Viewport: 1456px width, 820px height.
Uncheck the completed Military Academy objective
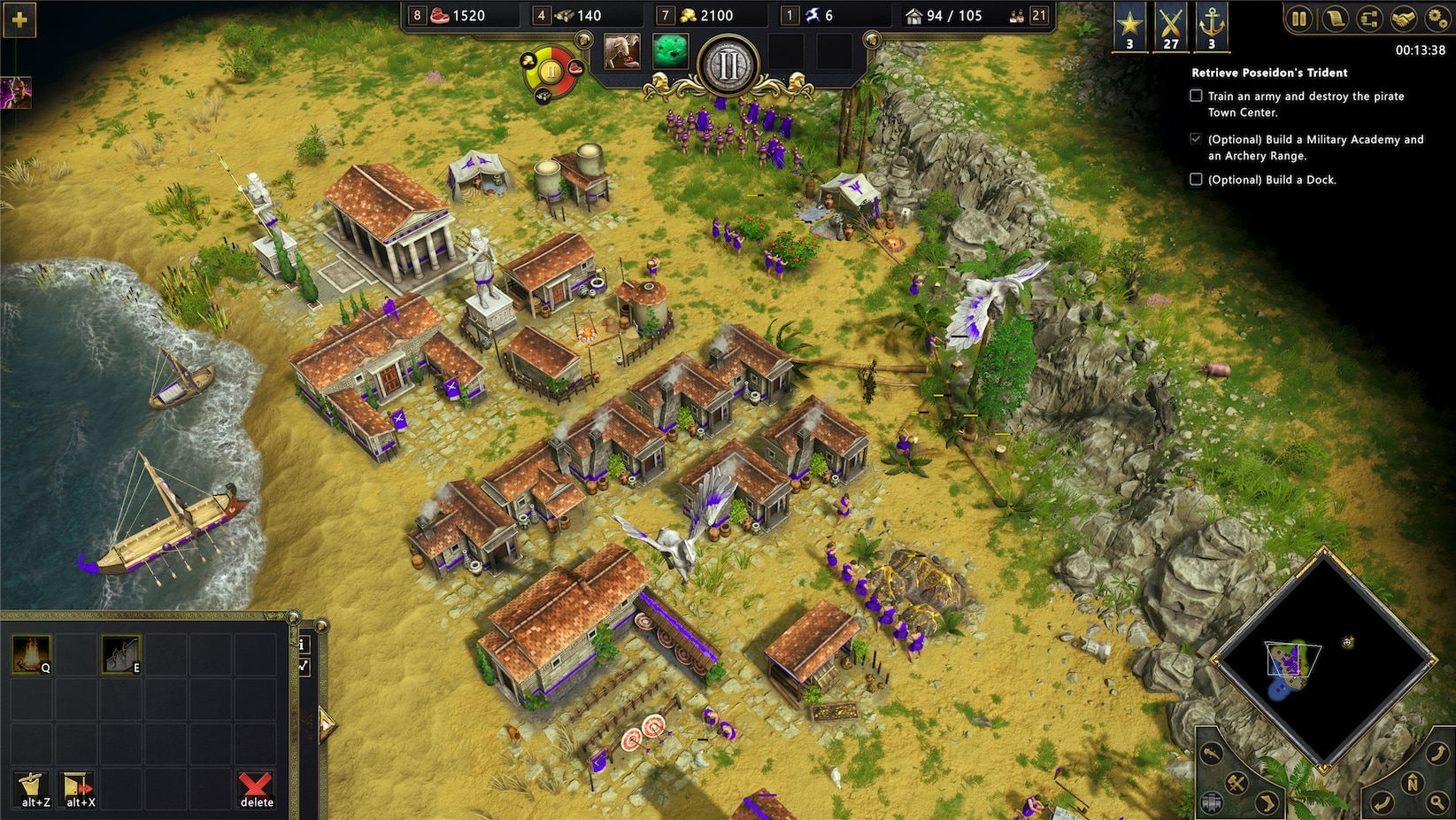tap(1196, 139)
